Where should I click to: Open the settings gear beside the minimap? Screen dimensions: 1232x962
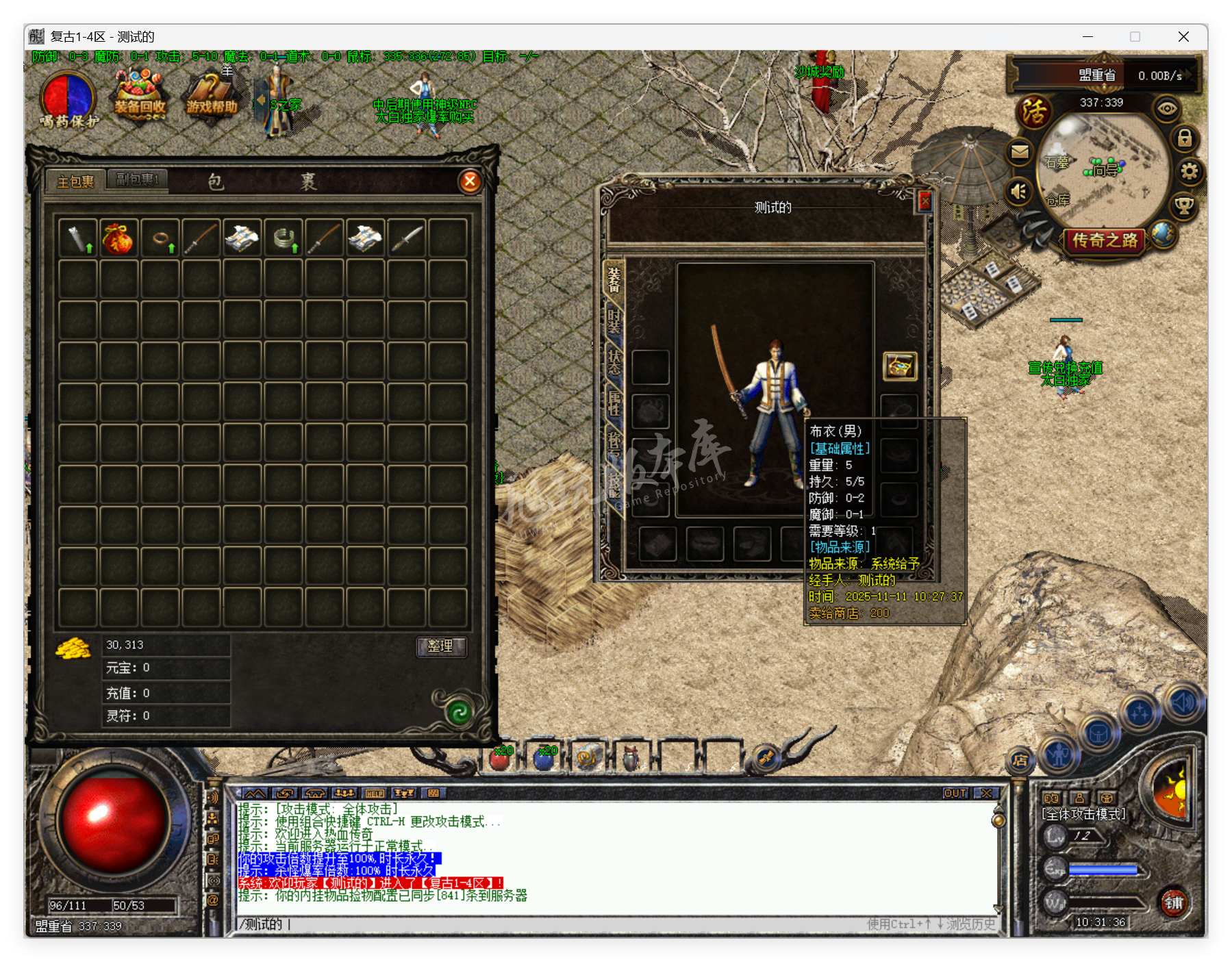click(1190, 173)
